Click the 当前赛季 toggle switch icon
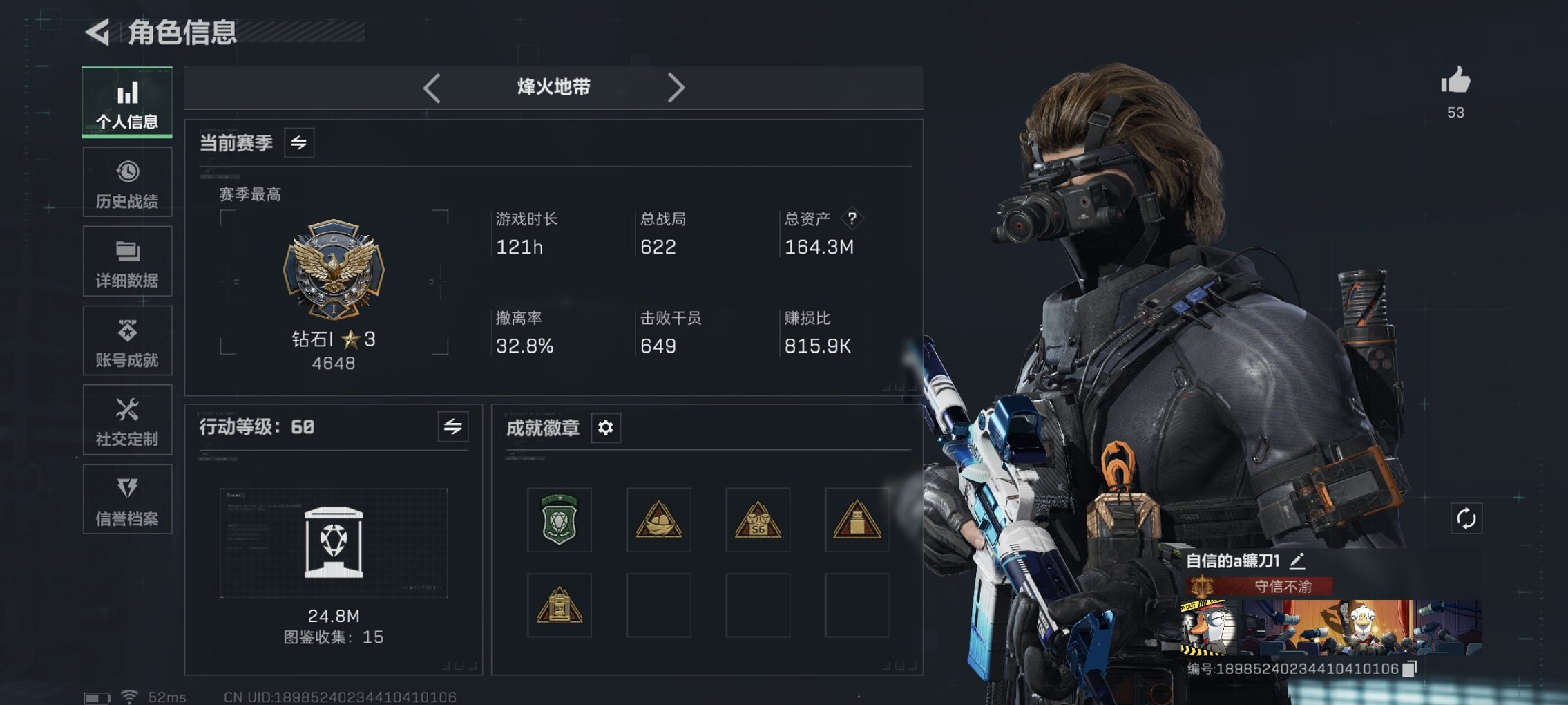The image size is (1568, 705). pos(299,143)
